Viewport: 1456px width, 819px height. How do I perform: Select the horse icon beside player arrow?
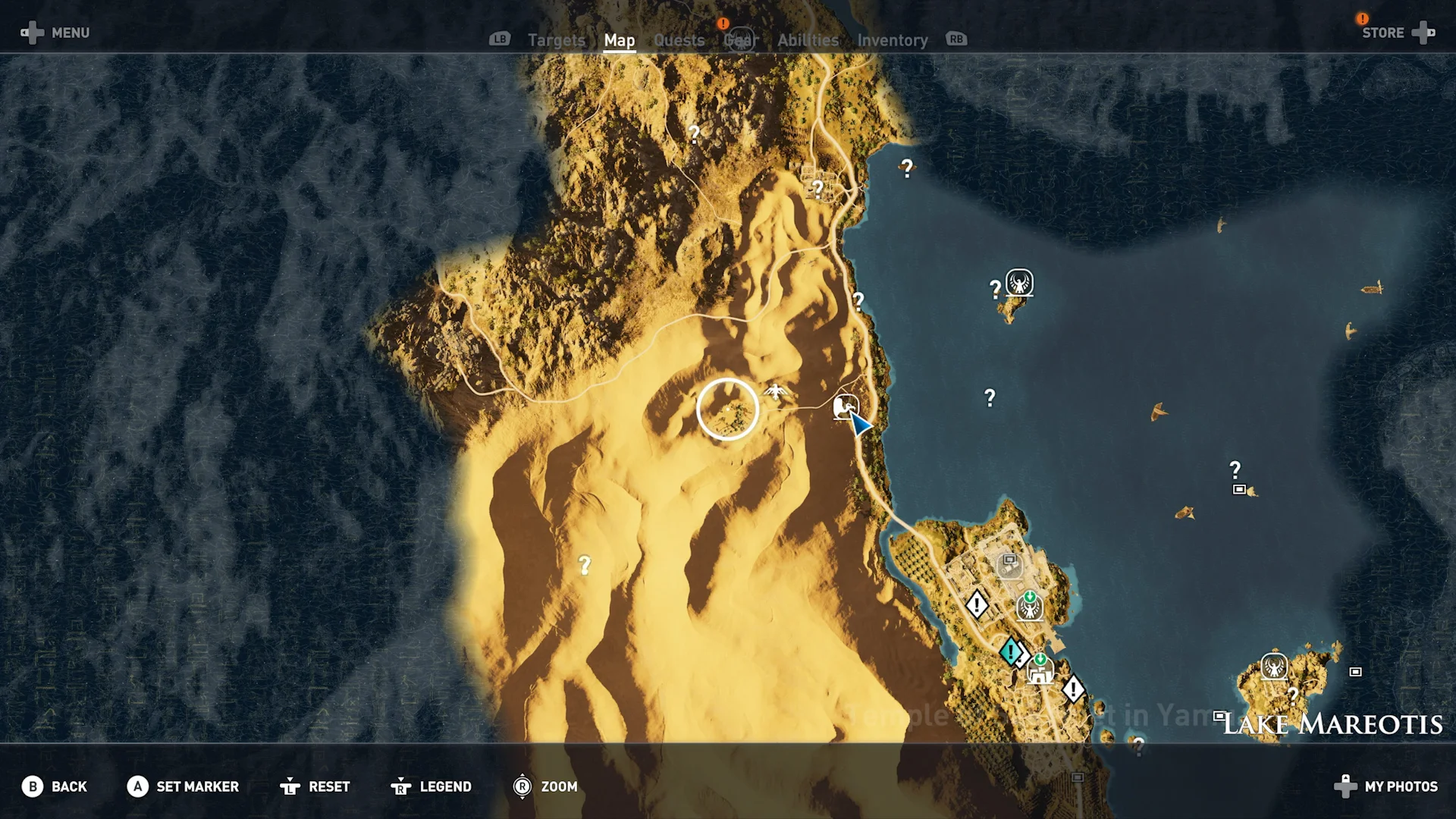(x=843, y=406)
